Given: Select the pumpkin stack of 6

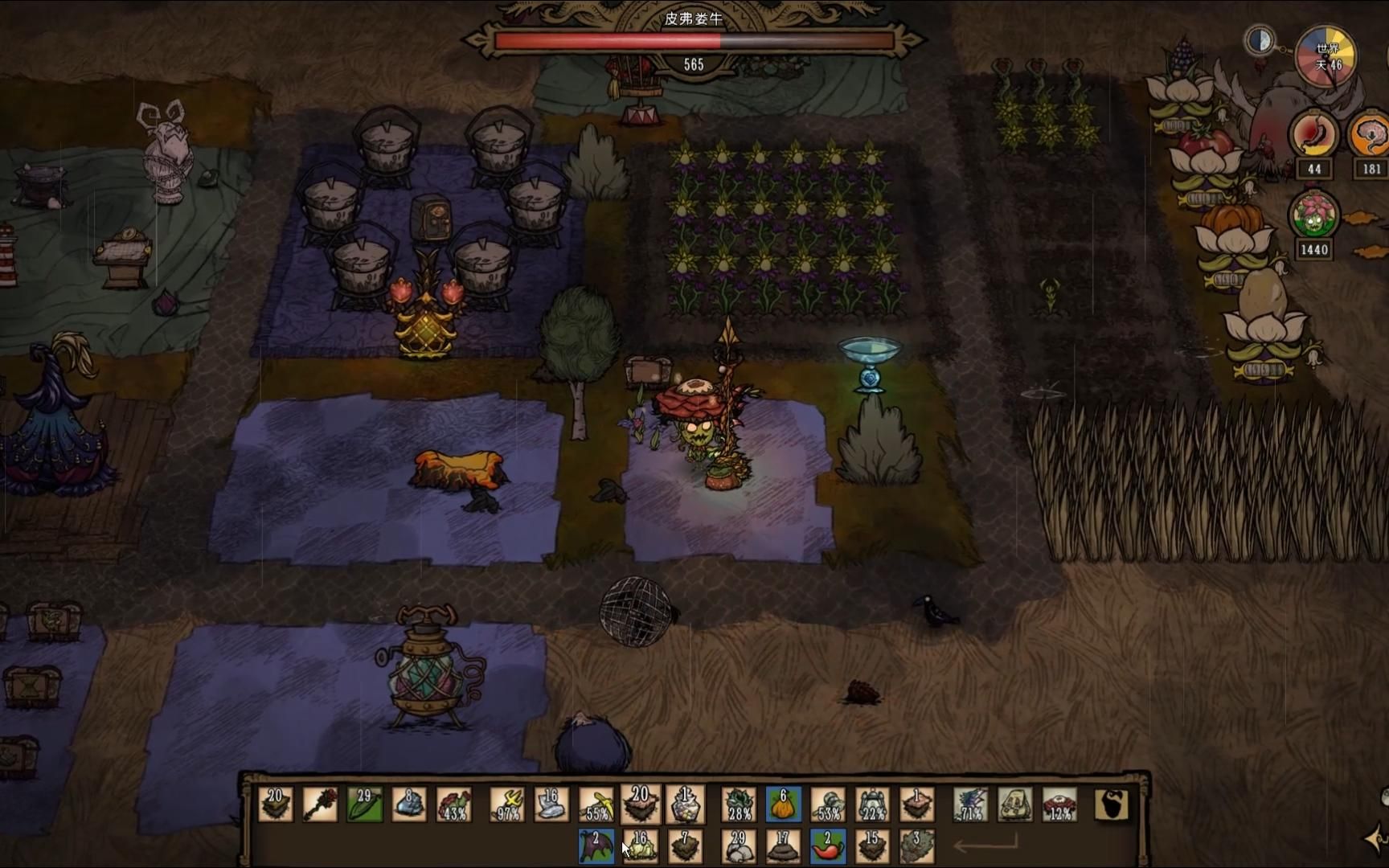Looking at the screenshot, I should [783, 805].
